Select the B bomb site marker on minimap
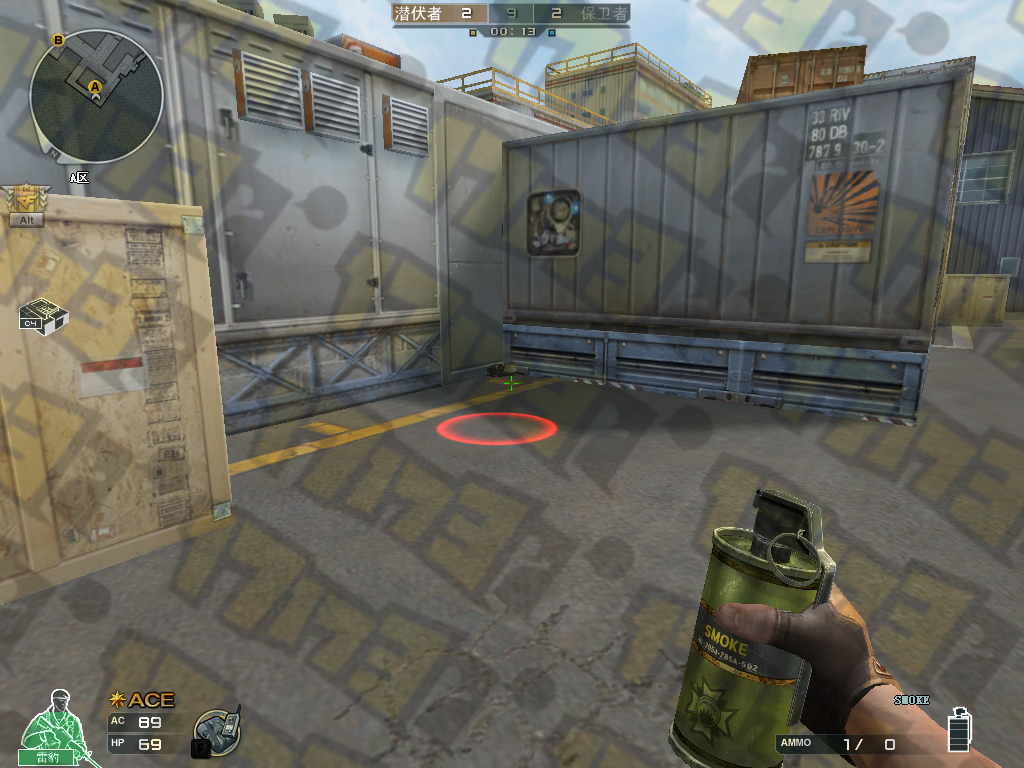 (x=58, y=40)
